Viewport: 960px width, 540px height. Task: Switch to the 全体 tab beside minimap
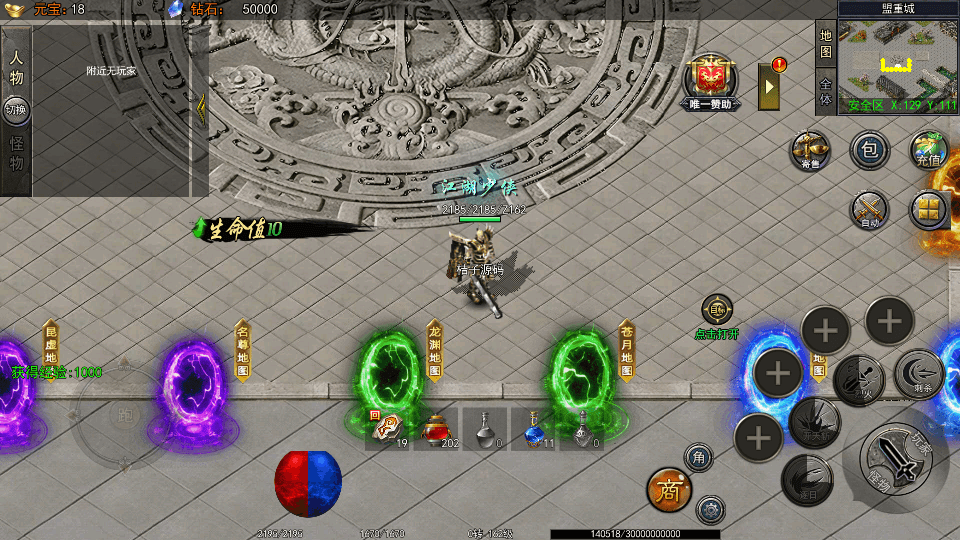point(825,92)
